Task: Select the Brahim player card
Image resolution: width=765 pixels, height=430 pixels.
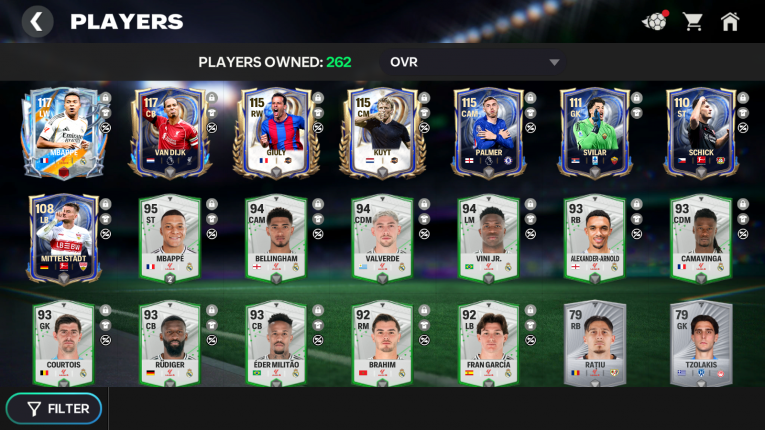Action: (380, 345)
